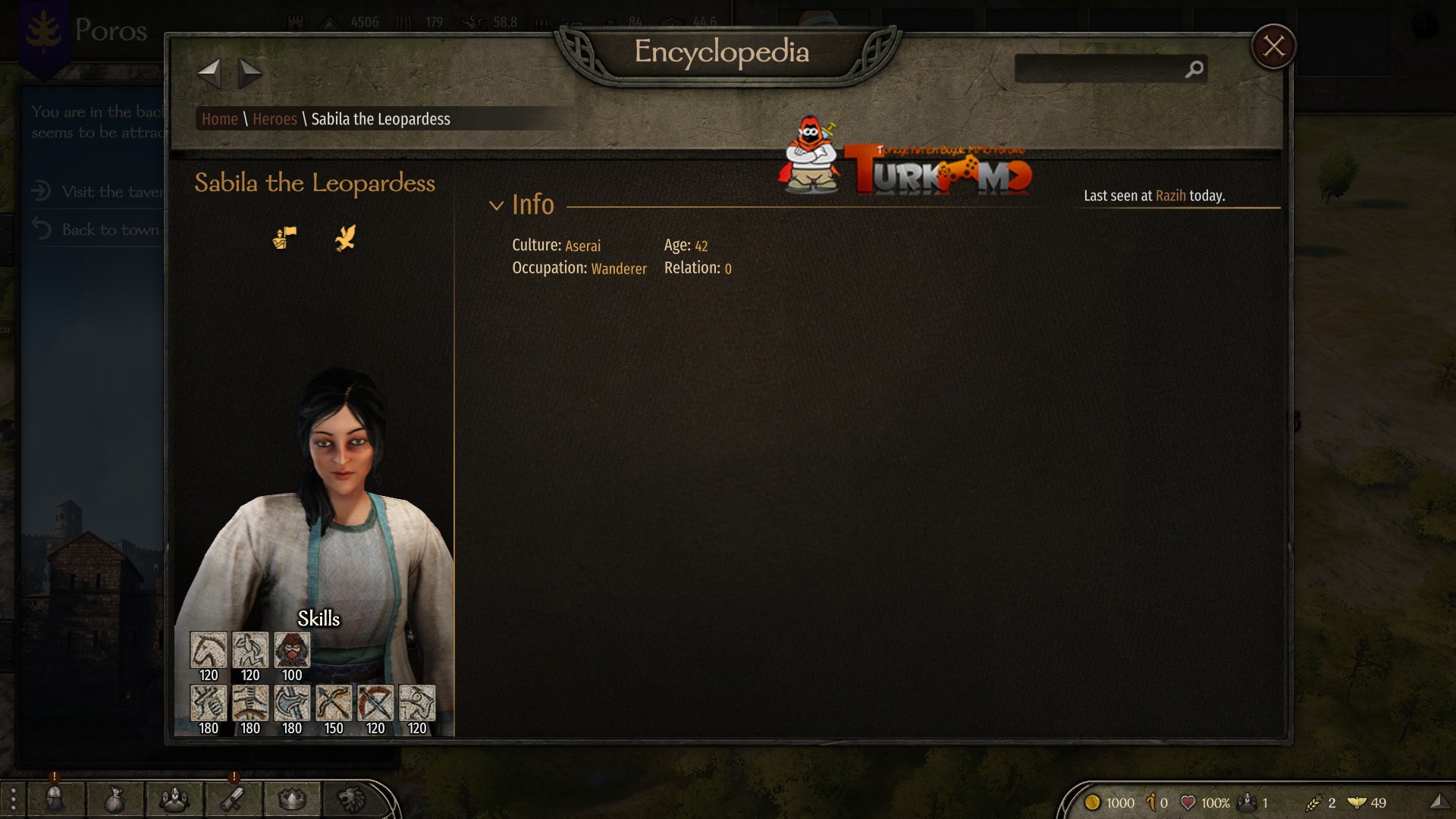Toggle tracking Sabila with the flag icon
The image size is (1456, 819).
click(x=284, y=238)
